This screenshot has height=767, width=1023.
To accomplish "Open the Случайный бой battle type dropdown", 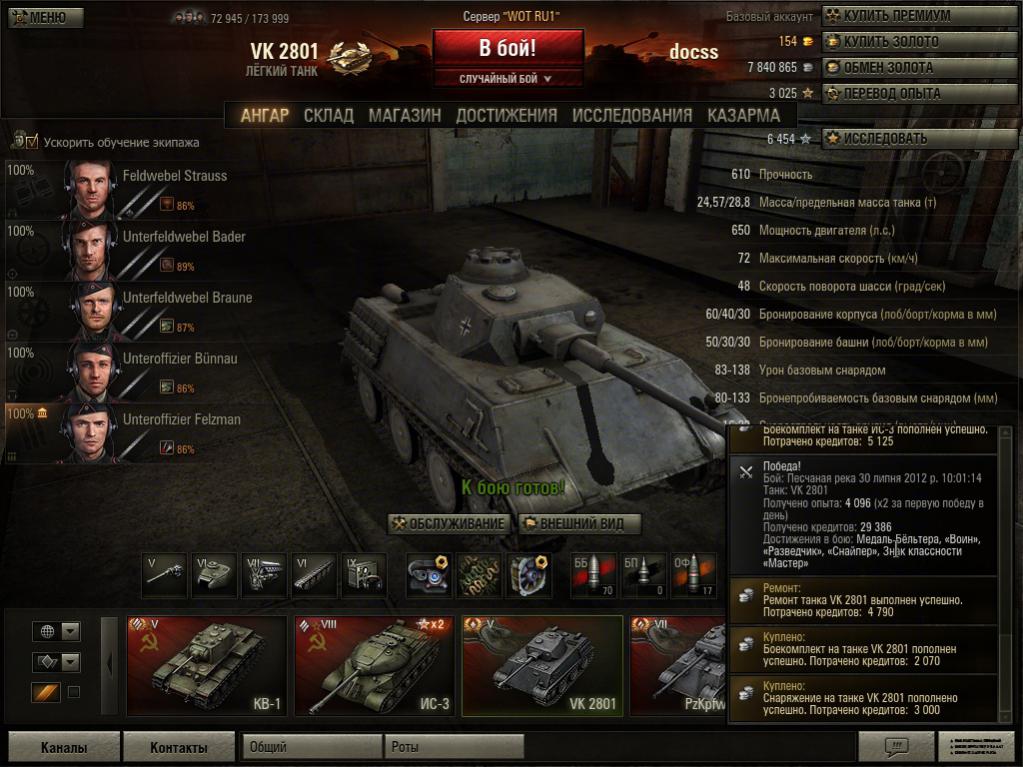I will click(x=507, y=78).
